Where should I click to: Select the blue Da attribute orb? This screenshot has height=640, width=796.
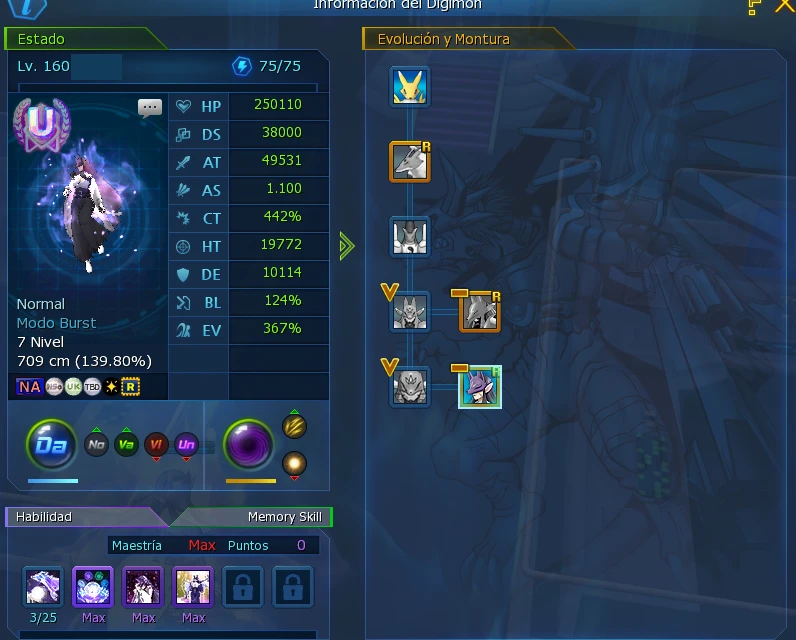pos(52,446)
